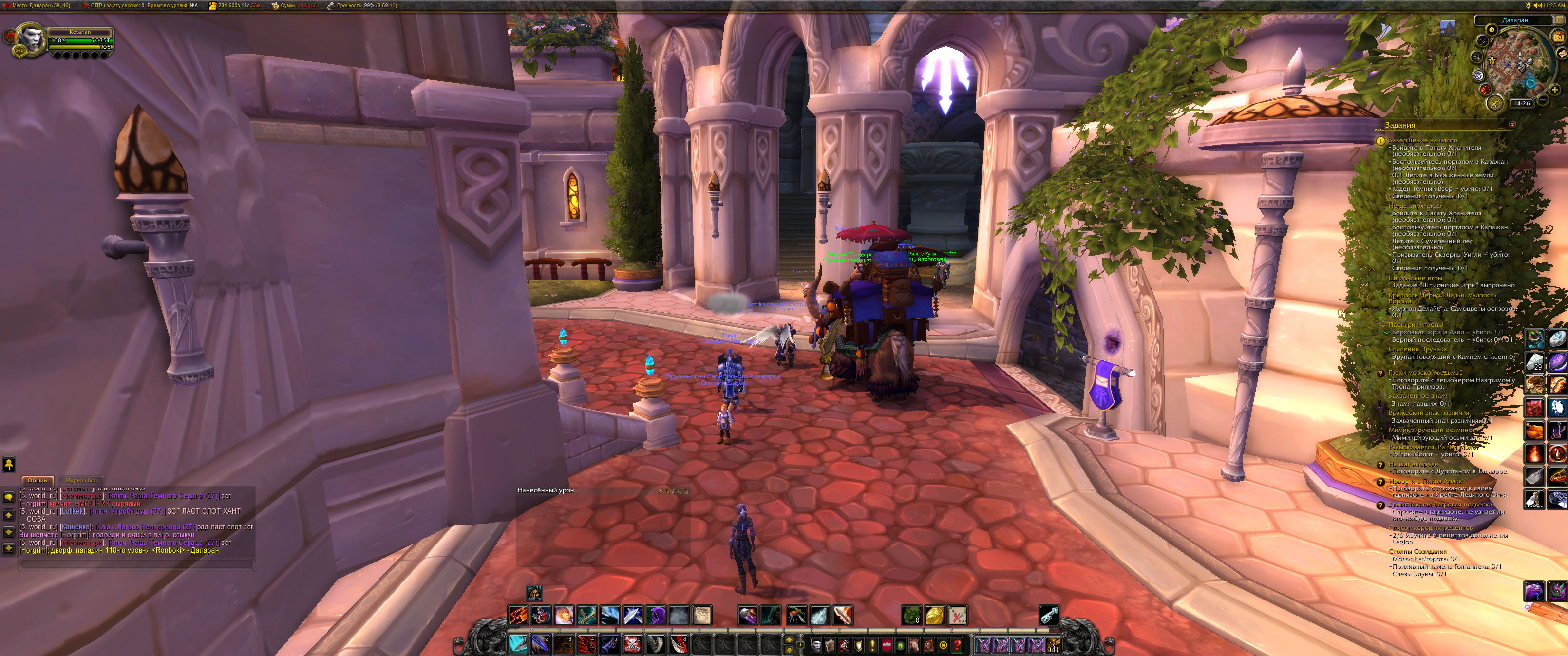Open the help red question mark button

pos(957,644)
